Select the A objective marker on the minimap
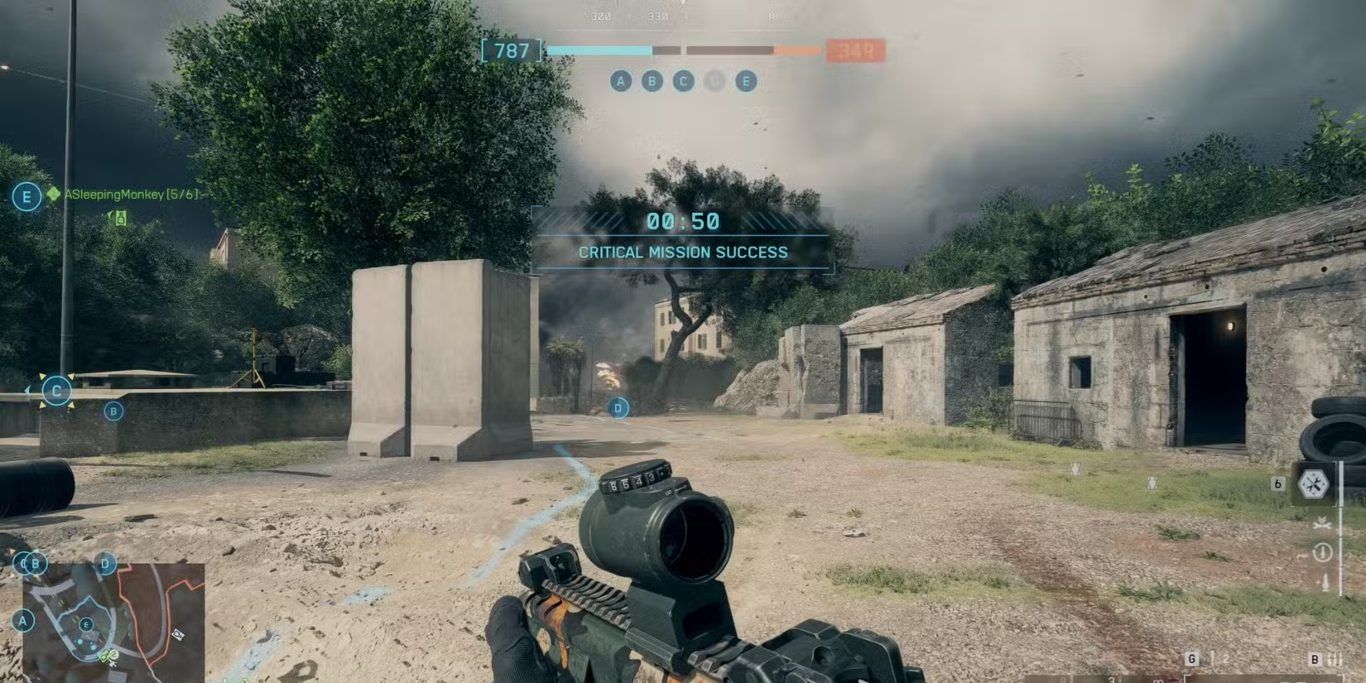Screen dimensions: 1366x683 pyautogui.click(x=22, y=622)
